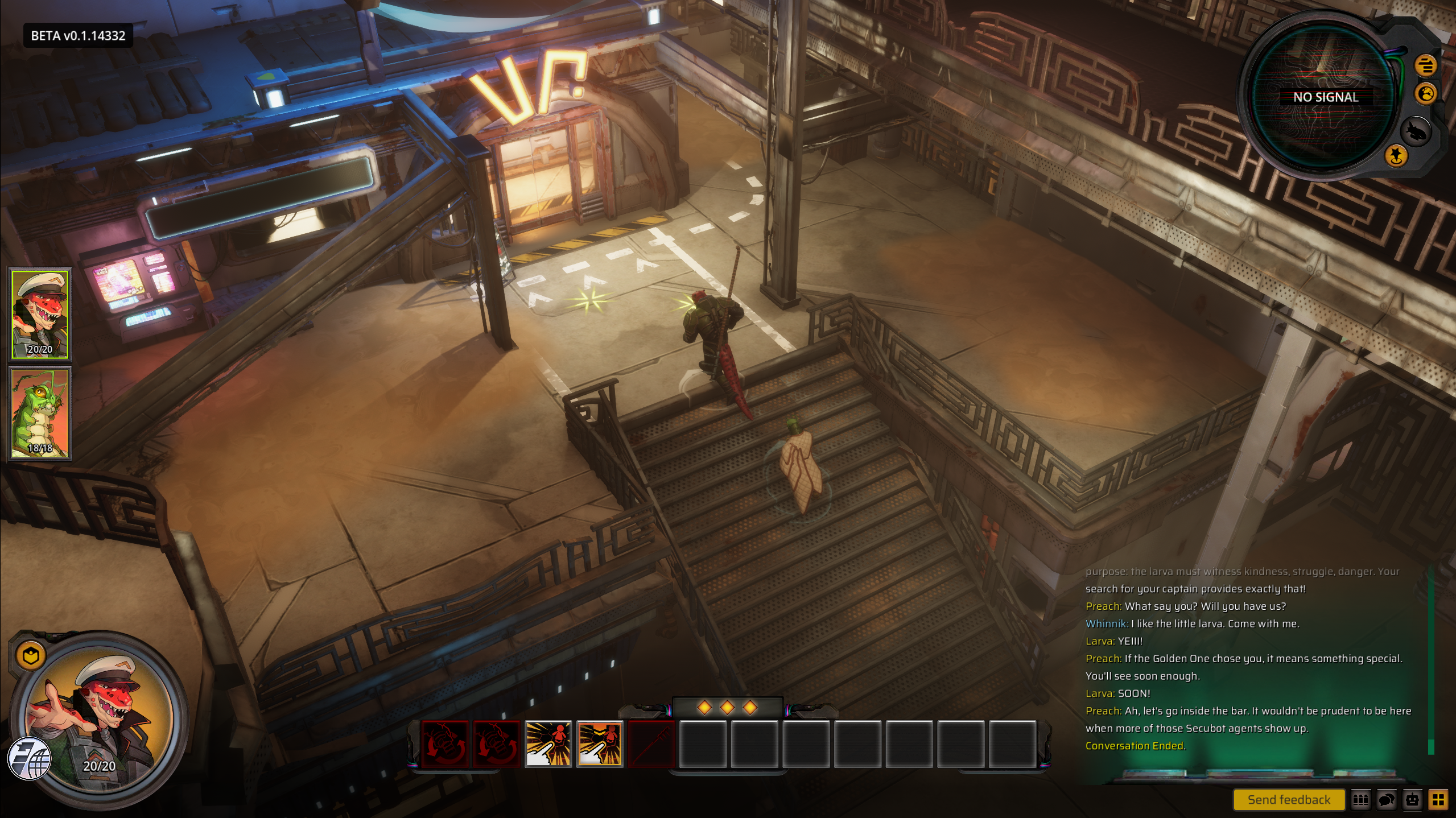The width and height of the screenshot is (1456, 818).
Task: Activate the orange-framed pointing hand ability
Action: click(600, 743)
